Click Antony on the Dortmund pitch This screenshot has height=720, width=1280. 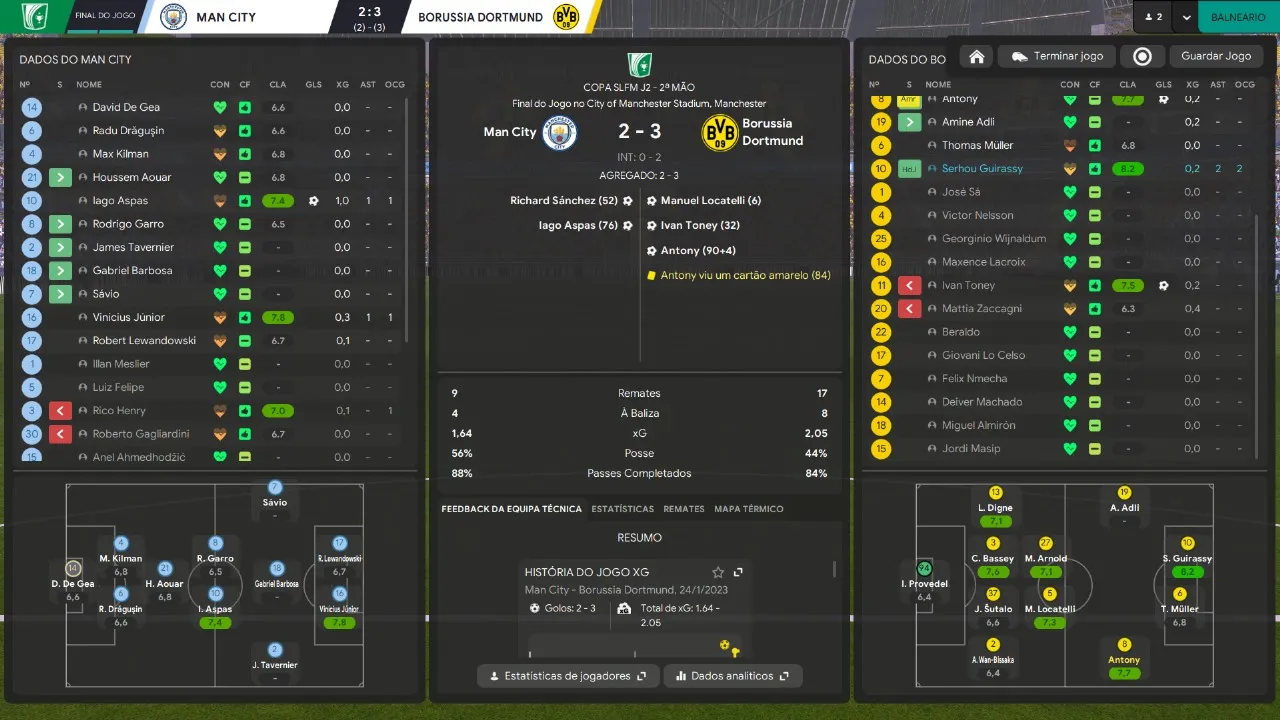[1124, 660]
